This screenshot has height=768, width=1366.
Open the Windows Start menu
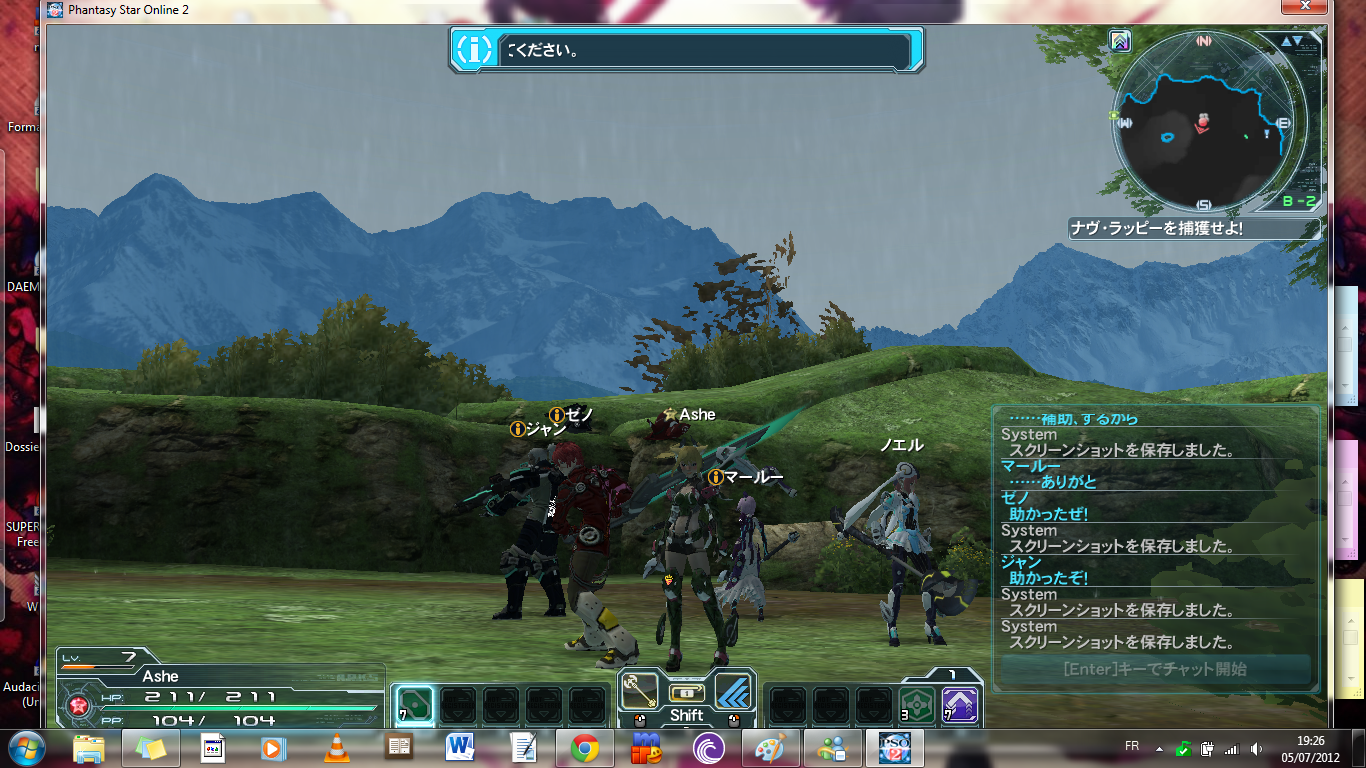(x=24, y=747)
